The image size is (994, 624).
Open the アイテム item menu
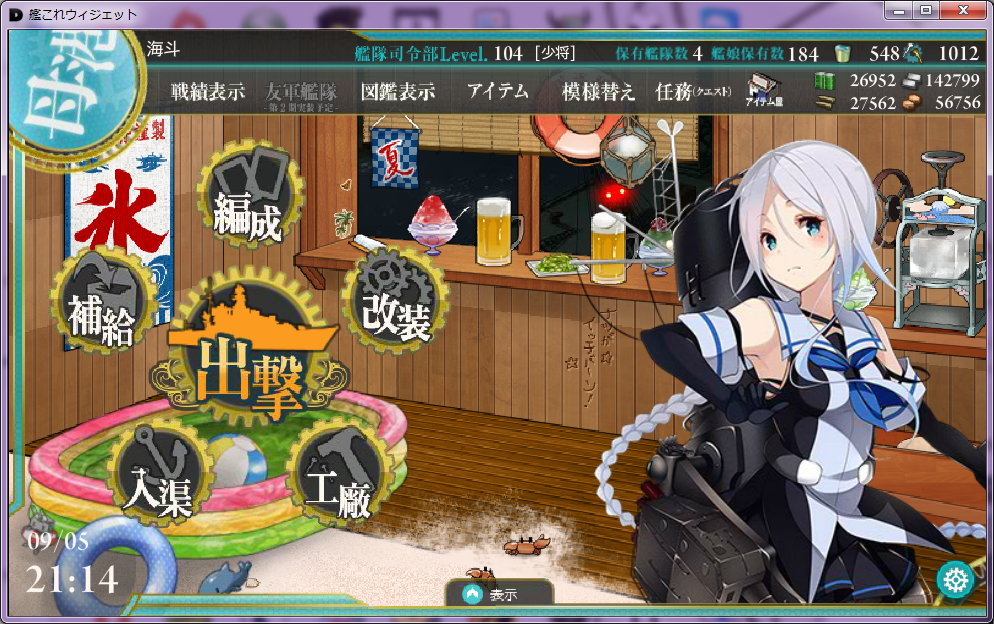click(497, 92)
